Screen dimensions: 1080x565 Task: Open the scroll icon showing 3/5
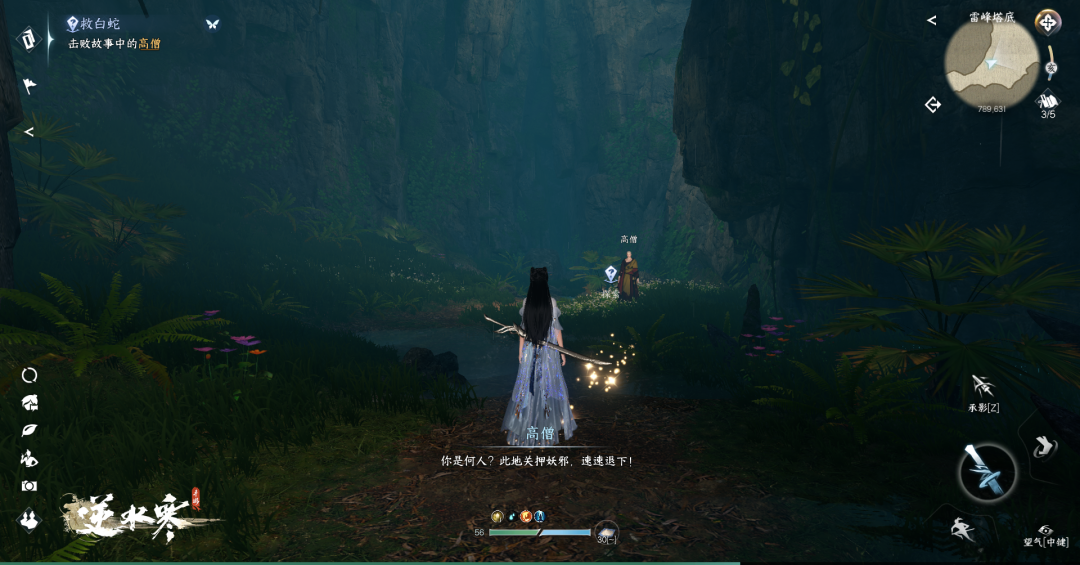1048,100
